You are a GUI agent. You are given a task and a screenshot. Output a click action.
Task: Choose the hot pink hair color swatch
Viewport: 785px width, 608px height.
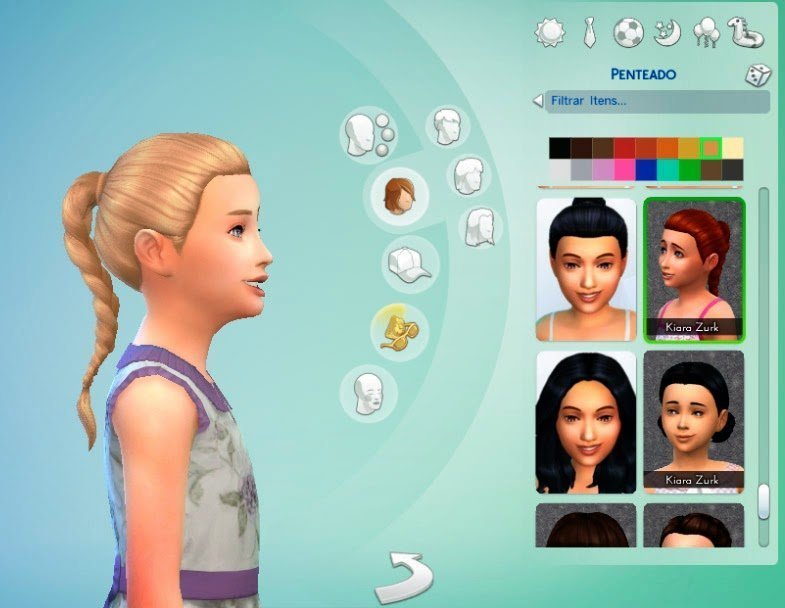624,170
